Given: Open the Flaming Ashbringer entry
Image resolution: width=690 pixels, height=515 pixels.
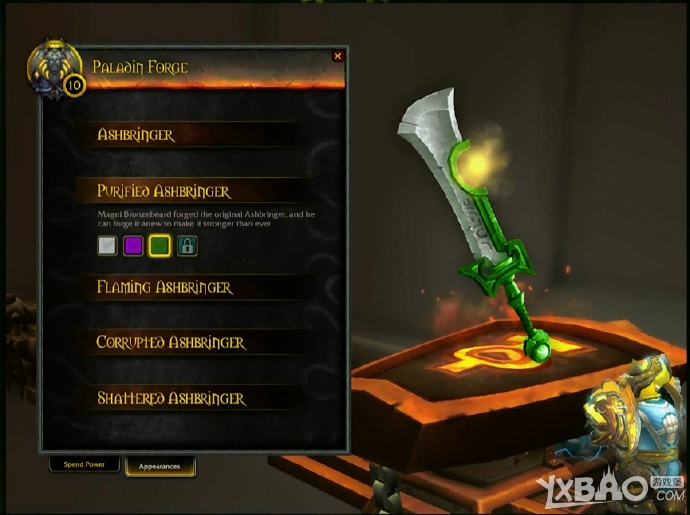Looking at the screenshot, I should (x=165, y=288).
